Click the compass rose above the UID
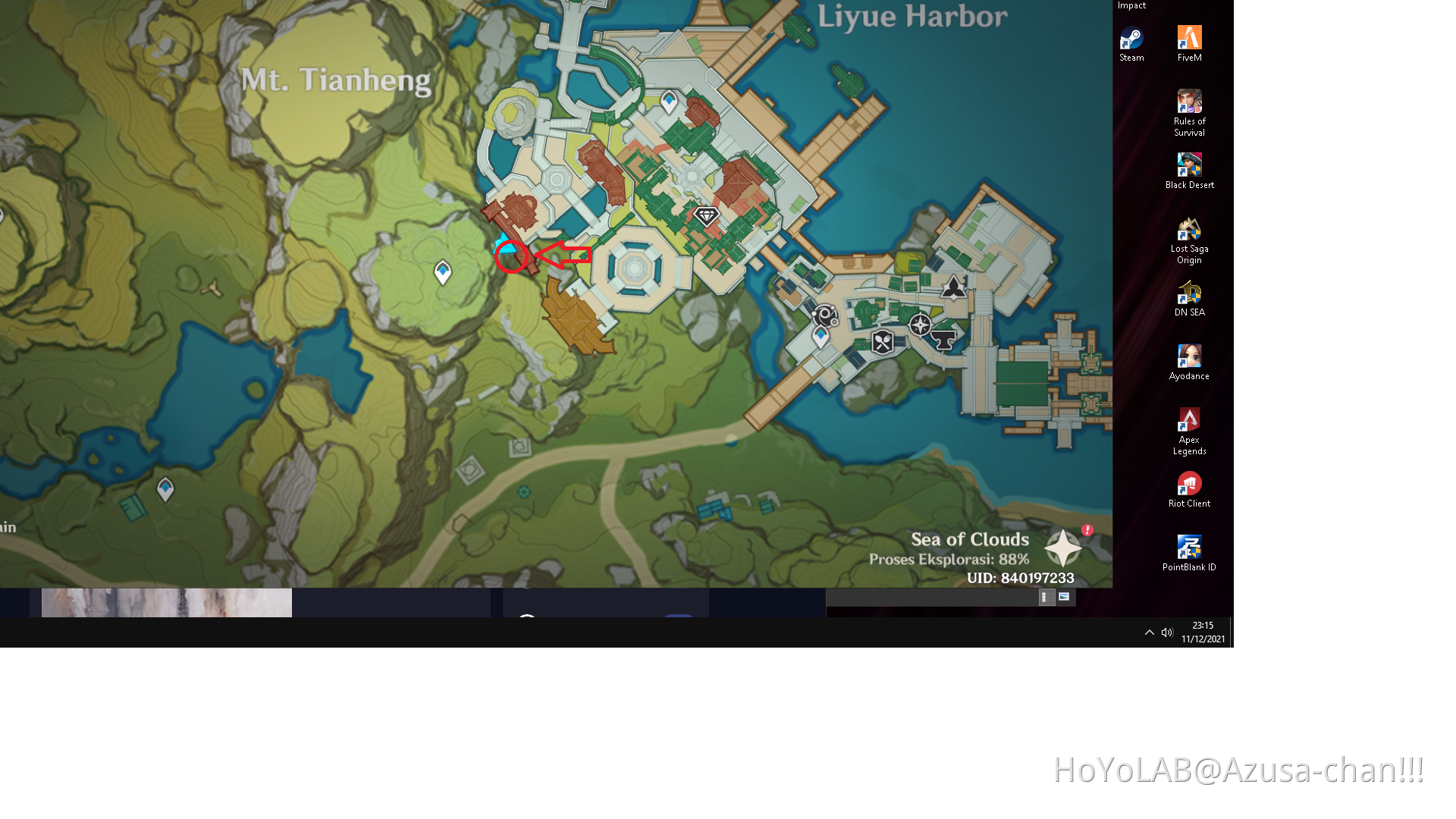Screen dimensions: 1456x819 [x=1062, y=546]
